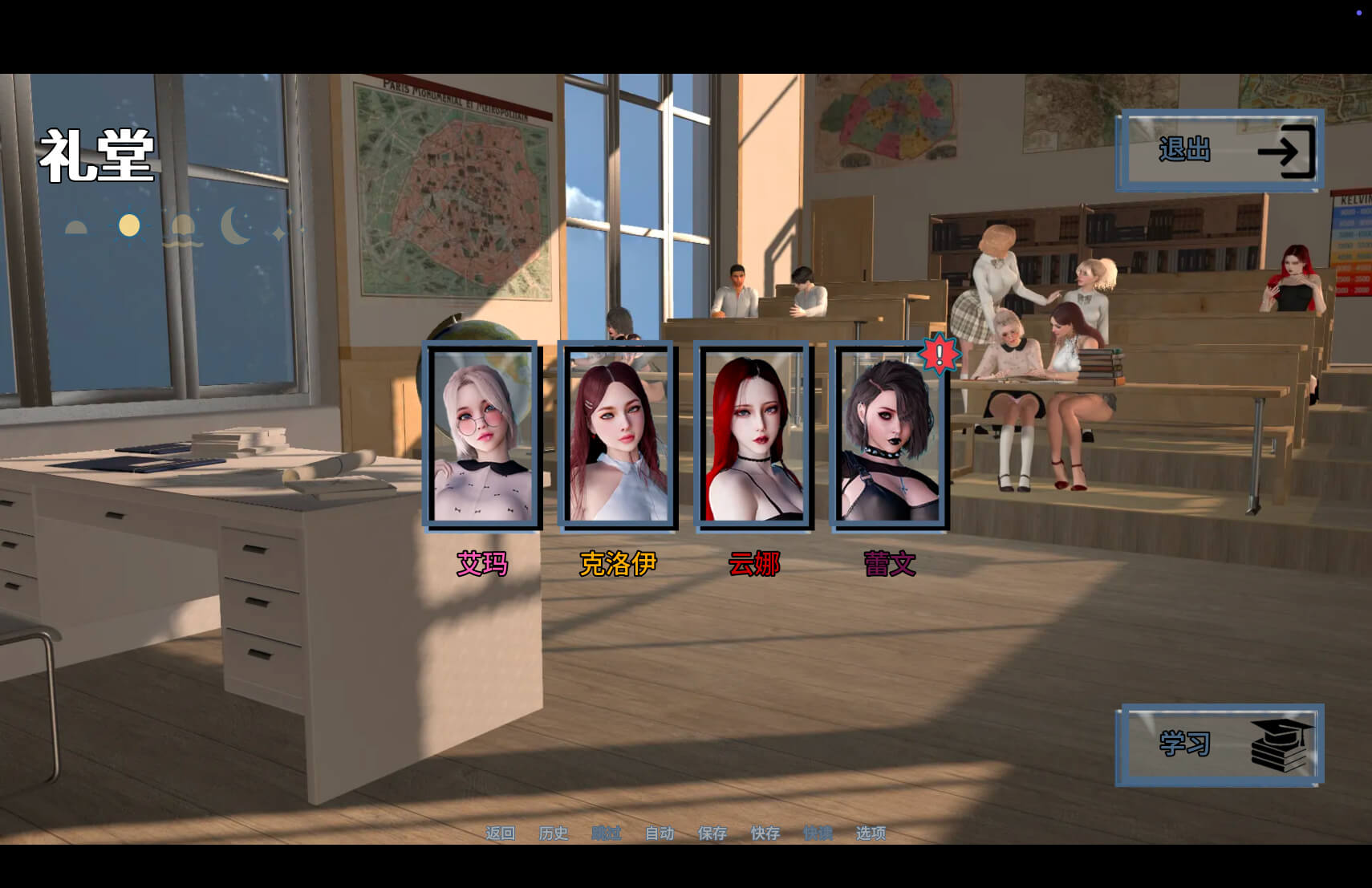
Task: Open the 历史 history log
Action: point(553,833)
